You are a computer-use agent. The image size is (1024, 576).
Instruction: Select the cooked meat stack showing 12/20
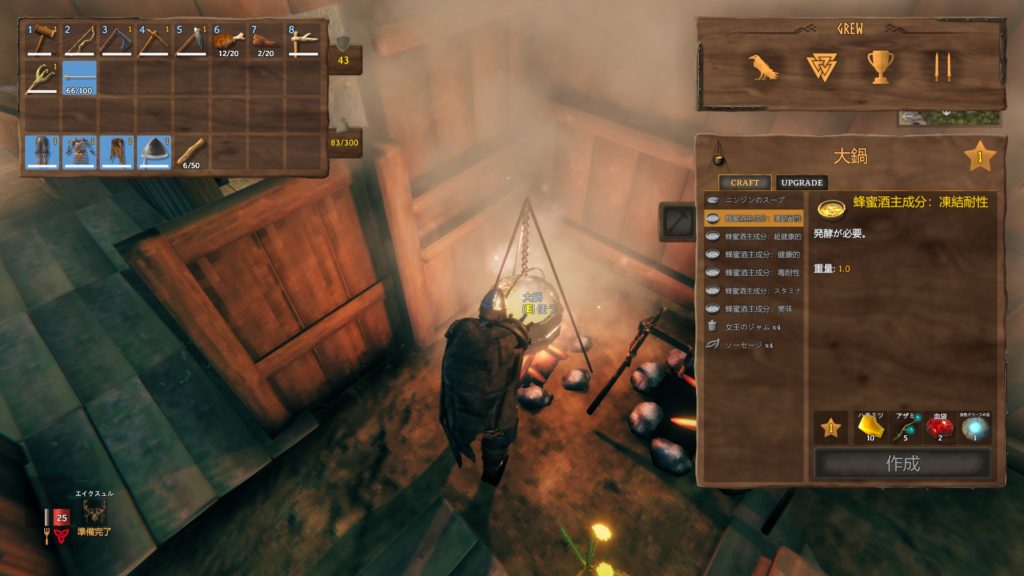(229, 41)
